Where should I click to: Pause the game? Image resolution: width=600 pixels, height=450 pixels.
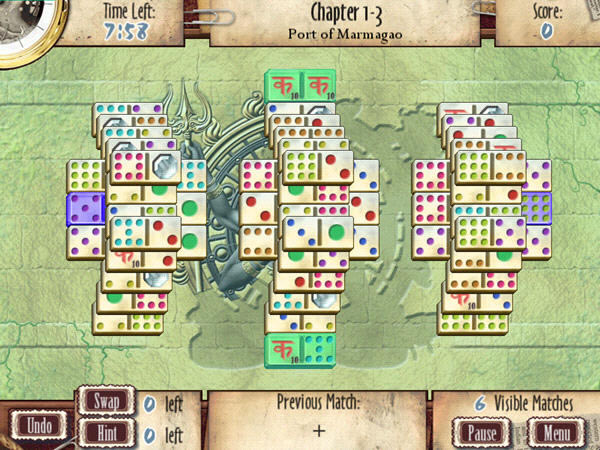tap(484, 433)
